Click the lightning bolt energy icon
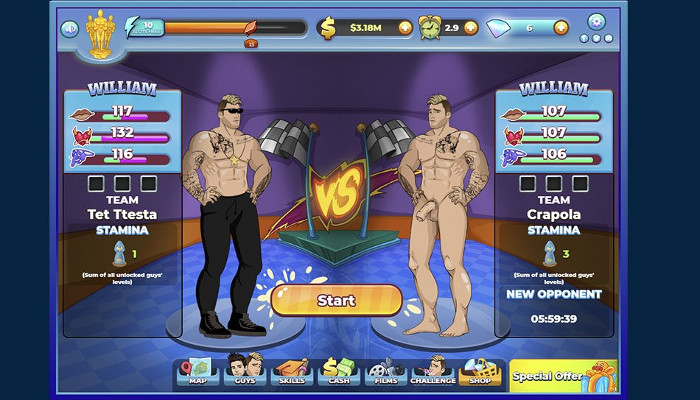 tap(134, 29)
